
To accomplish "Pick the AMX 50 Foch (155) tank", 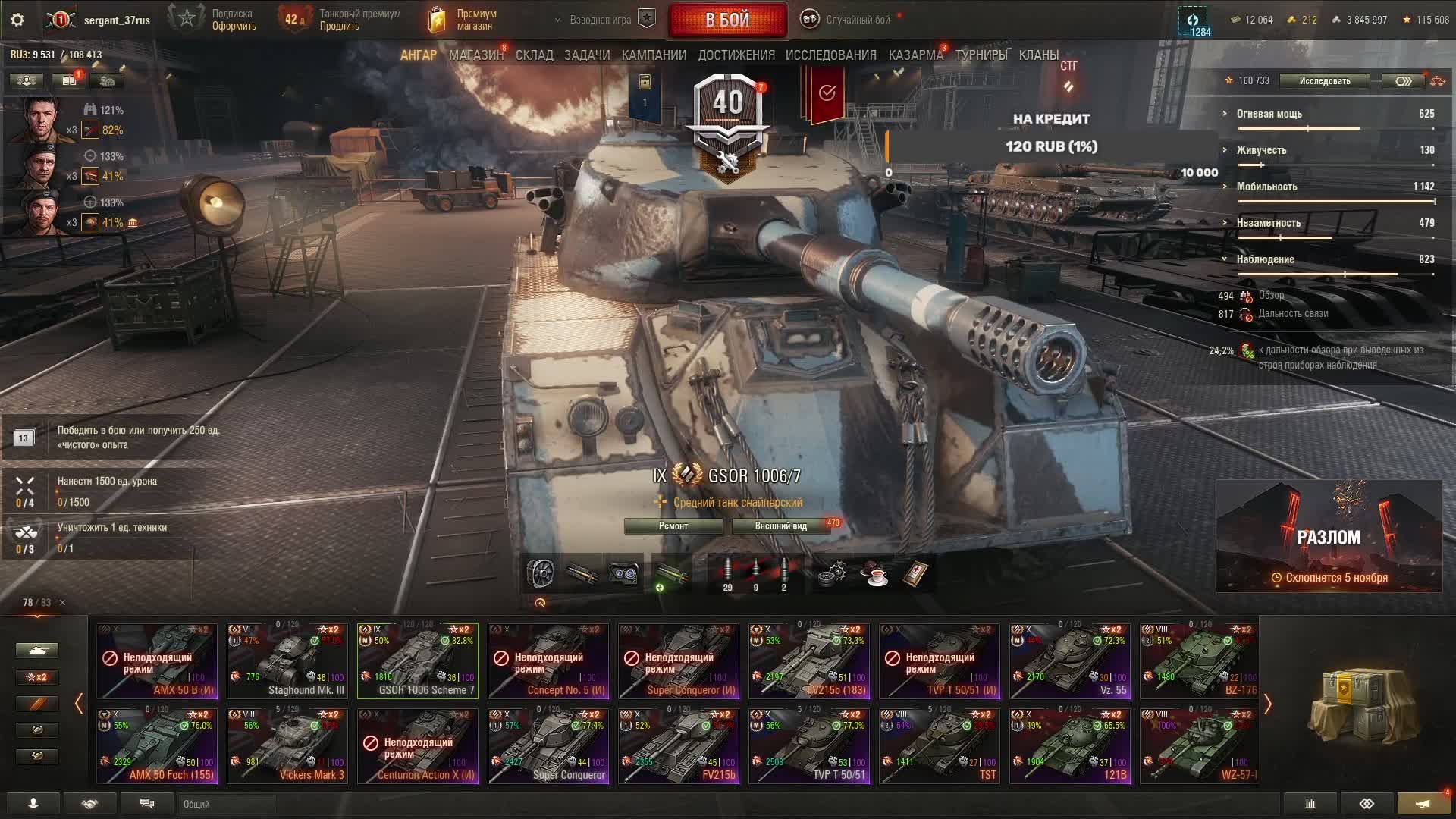I will point(157,745).
